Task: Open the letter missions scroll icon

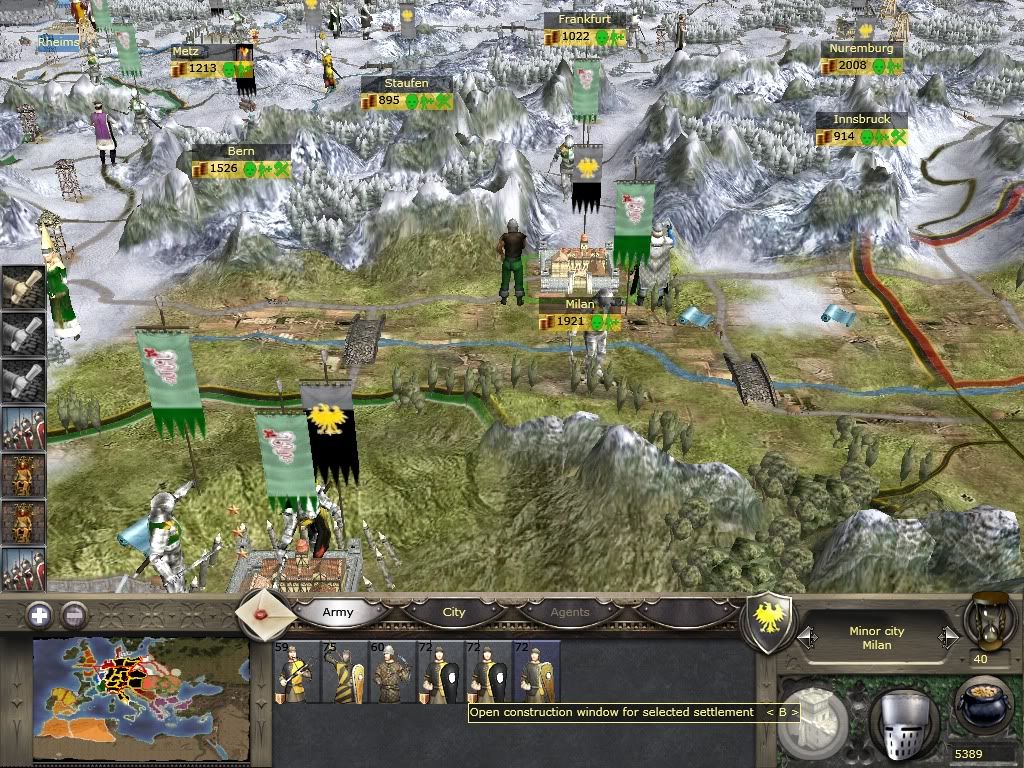Action: coord(266,611)
